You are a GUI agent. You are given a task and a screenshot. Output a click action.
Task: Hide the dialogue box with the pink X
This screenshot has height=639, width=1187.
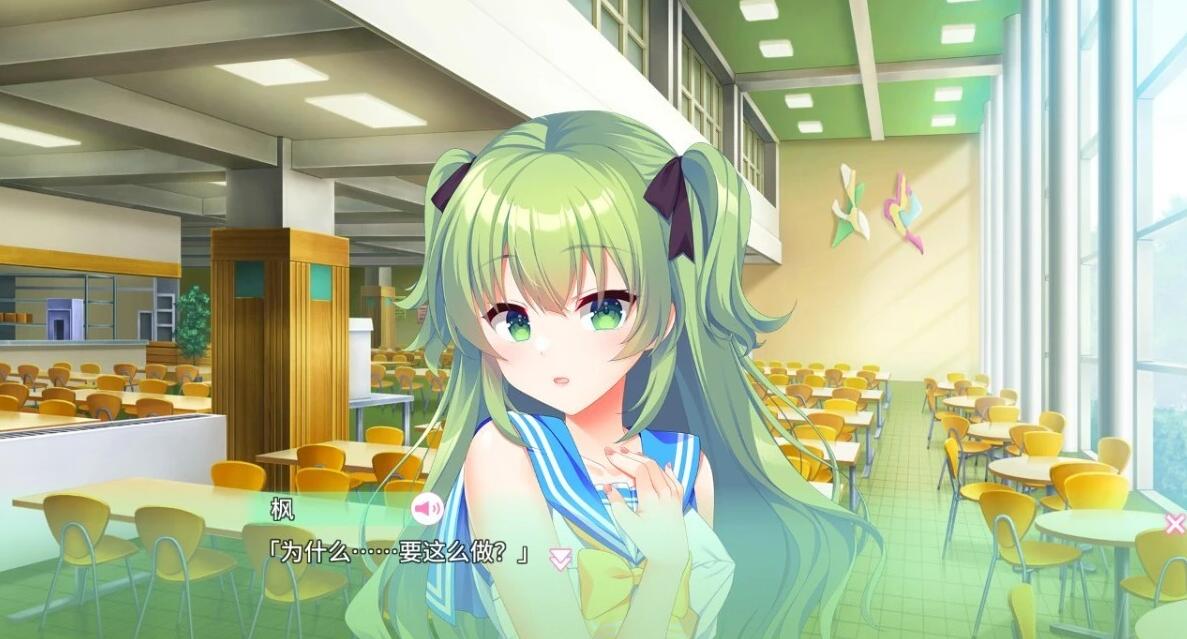[1174, 523]
